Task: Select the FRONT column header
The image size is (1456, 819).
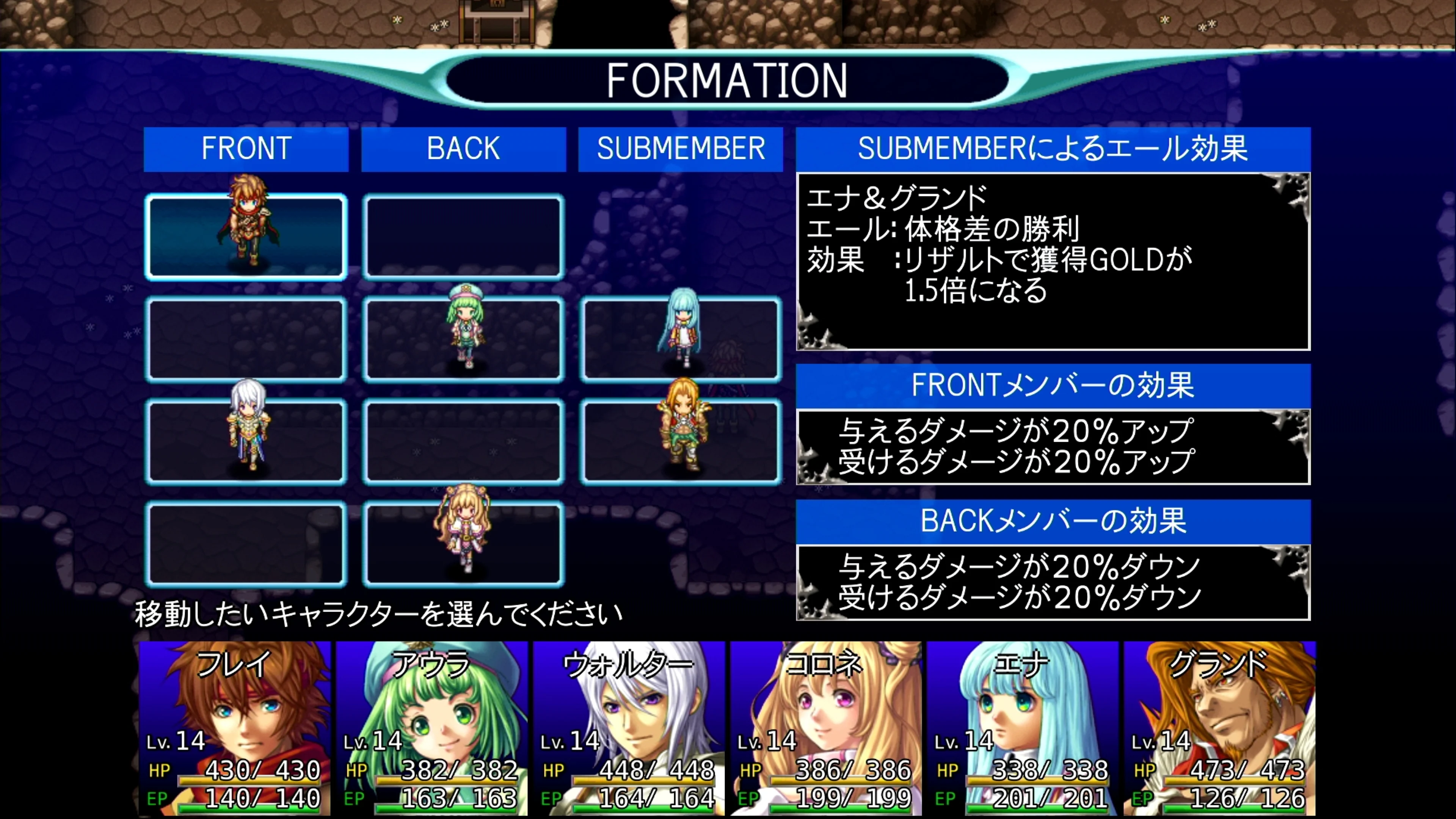Action: (x=246, y=149)
